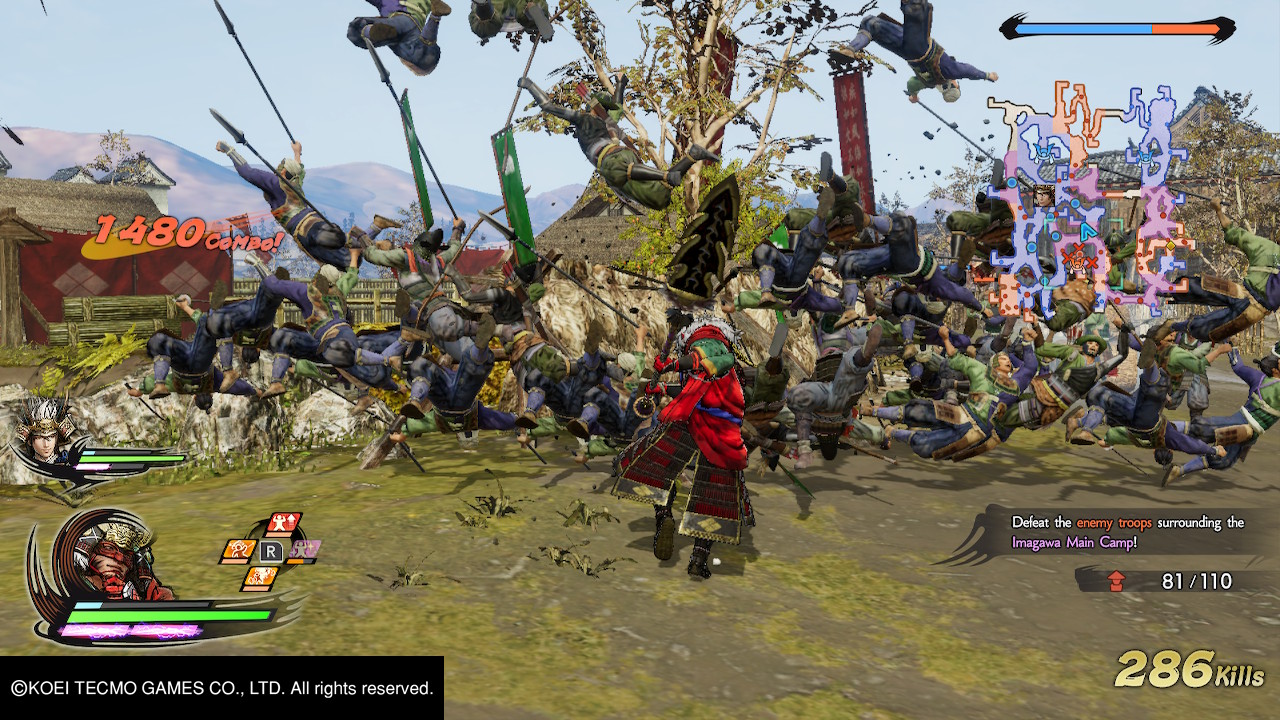Use the orange weapon-swing skill icon

point(238,550)
